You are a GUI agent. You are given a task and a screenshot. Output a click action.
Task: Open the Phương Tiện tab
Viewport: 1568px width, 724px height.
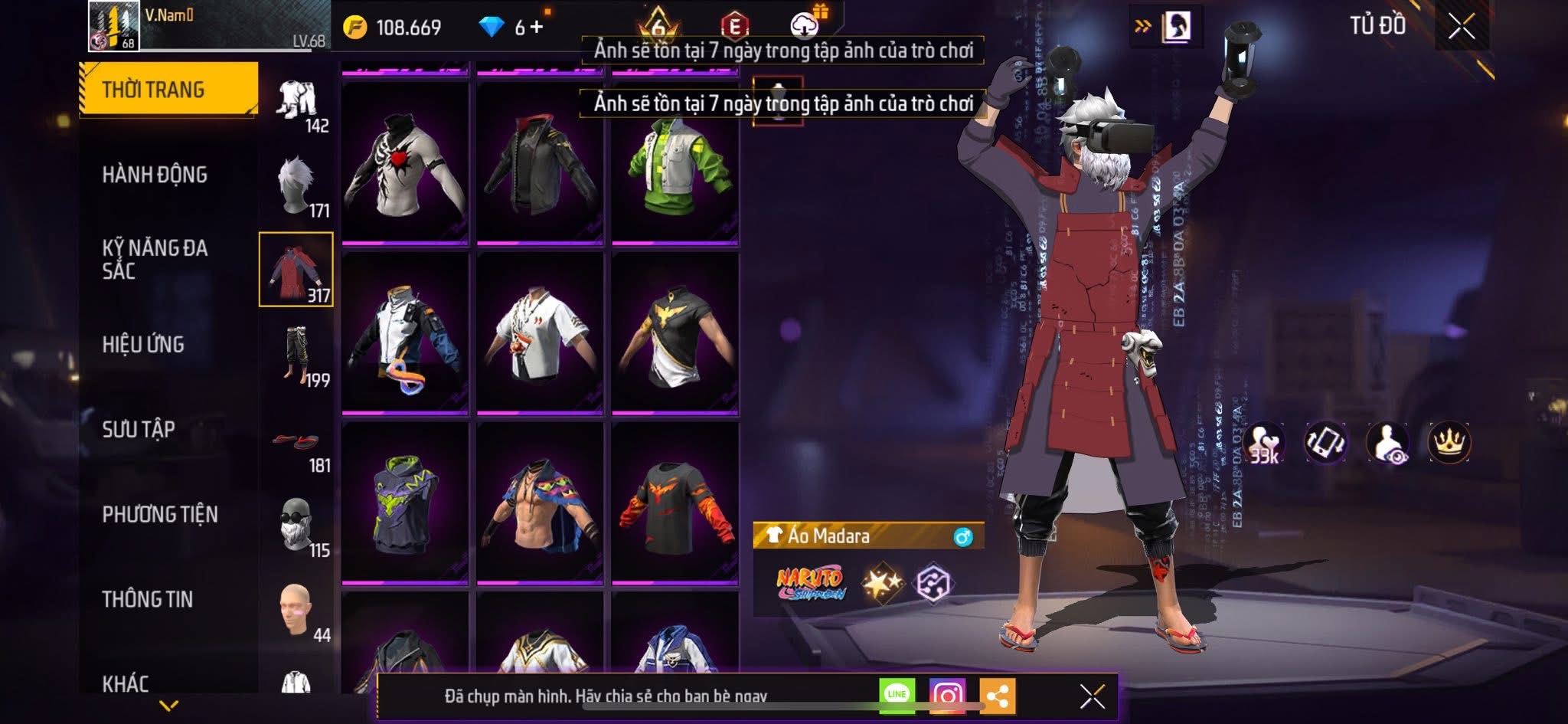tap(160, 514)
